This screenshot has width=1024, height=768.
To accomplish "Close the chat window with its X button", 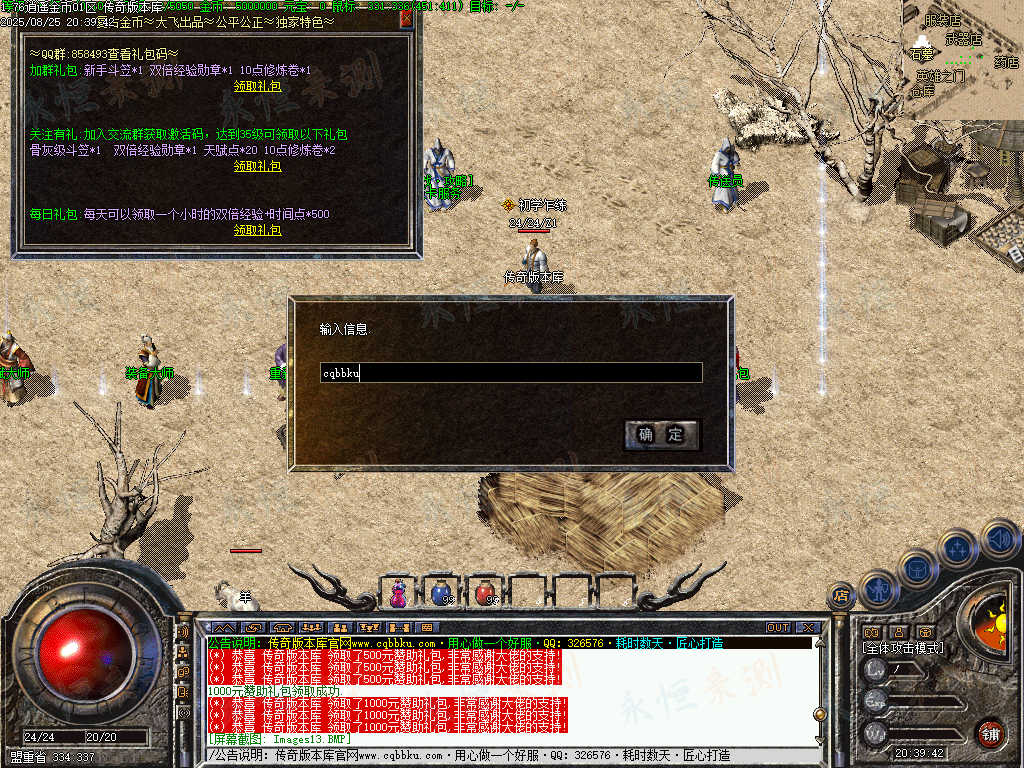I will (808, 628).
